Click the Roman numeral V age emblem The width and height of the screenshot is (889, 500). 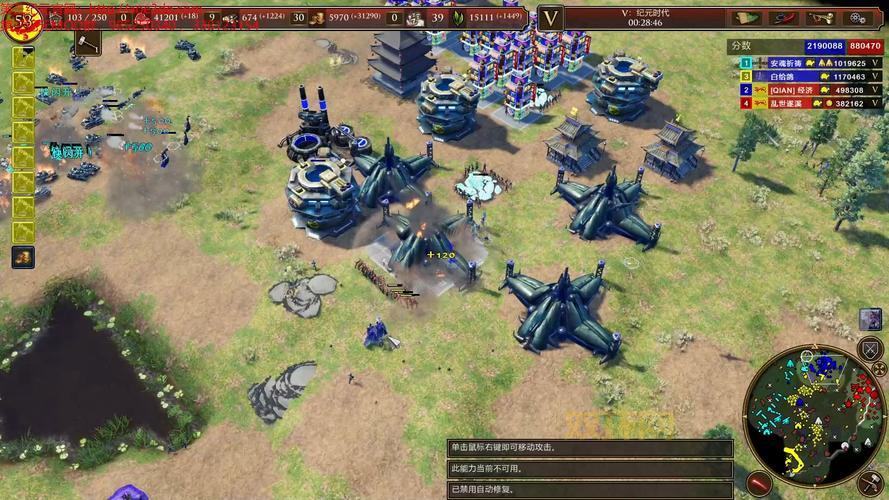pos(551,17)
